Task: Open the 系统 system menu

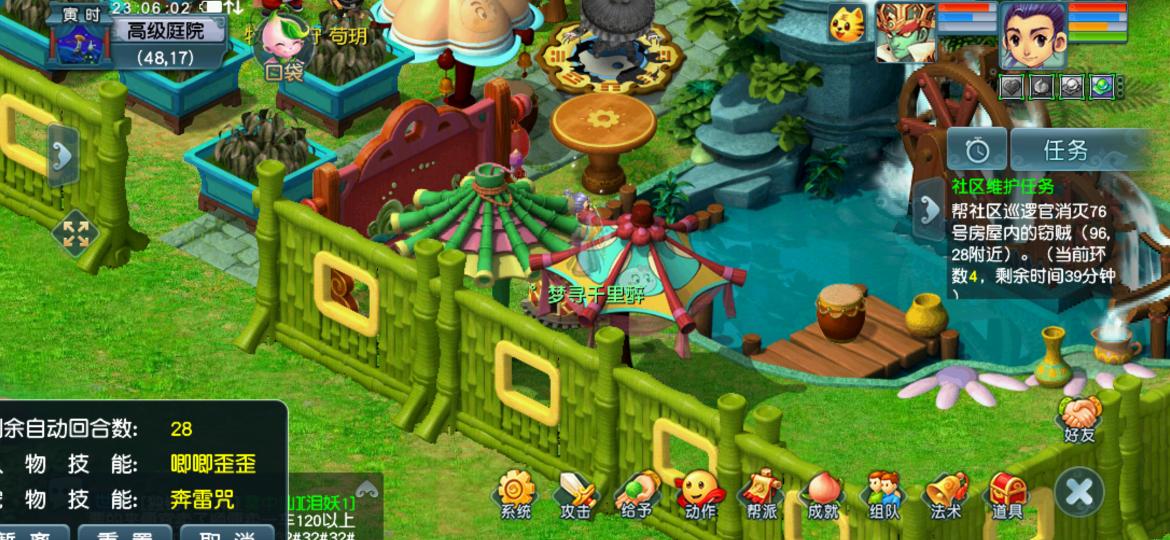Action: [515, 495]
